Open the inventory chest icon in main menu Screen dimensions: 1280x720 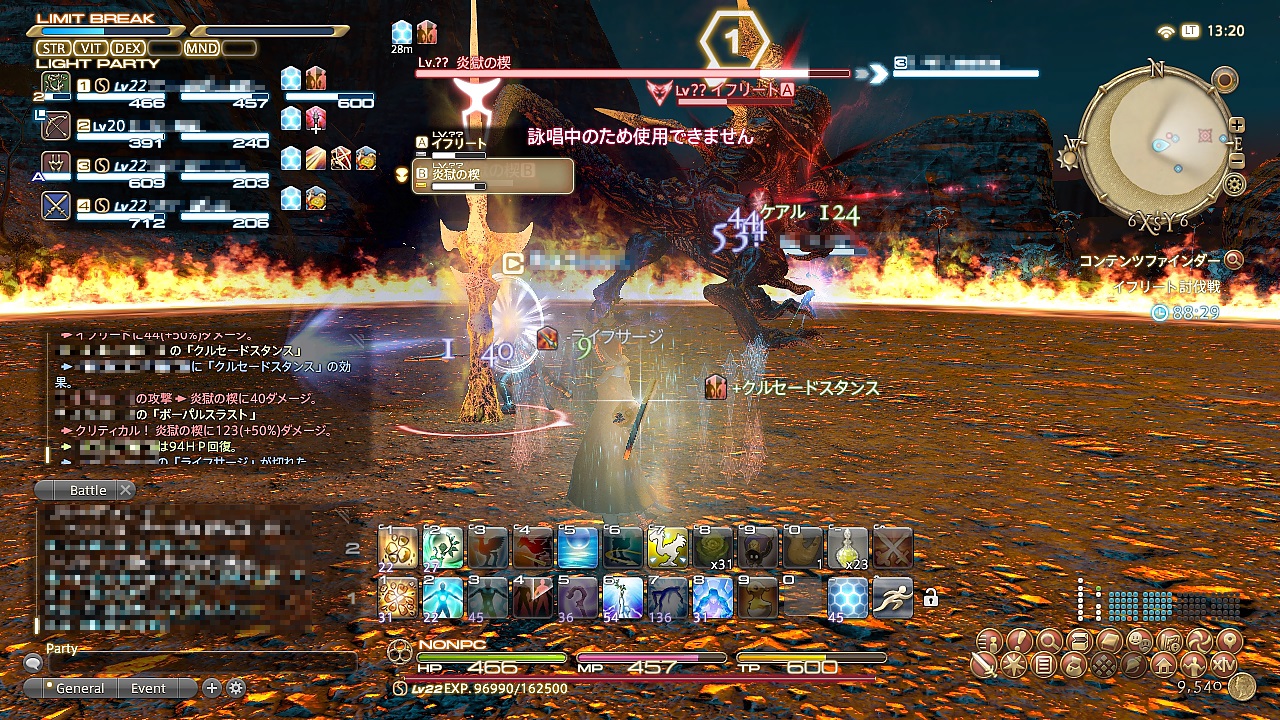click(1078, 640)
